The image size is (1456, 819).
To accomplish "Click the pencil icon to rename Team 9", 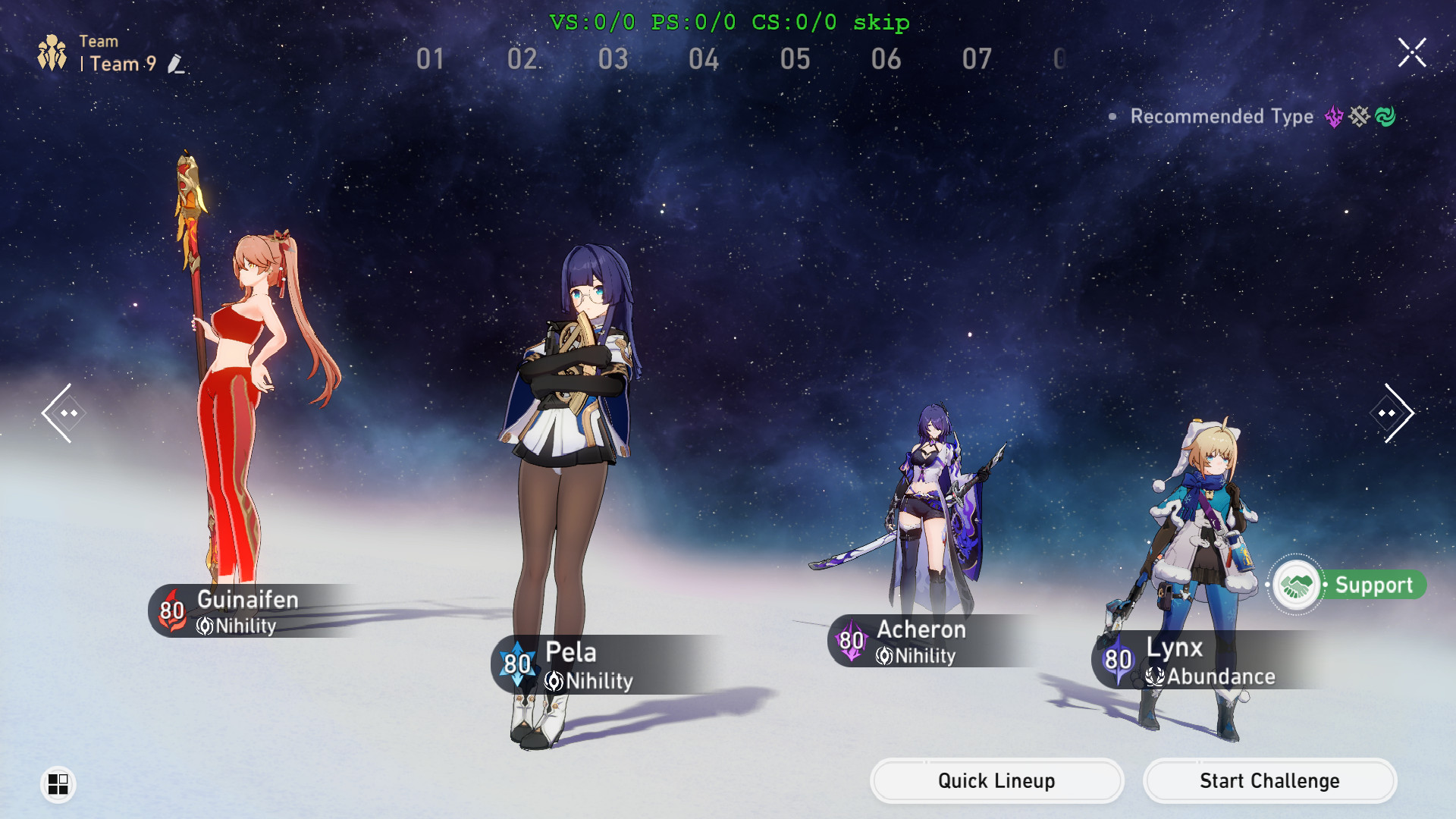I will tap(176, 66).
